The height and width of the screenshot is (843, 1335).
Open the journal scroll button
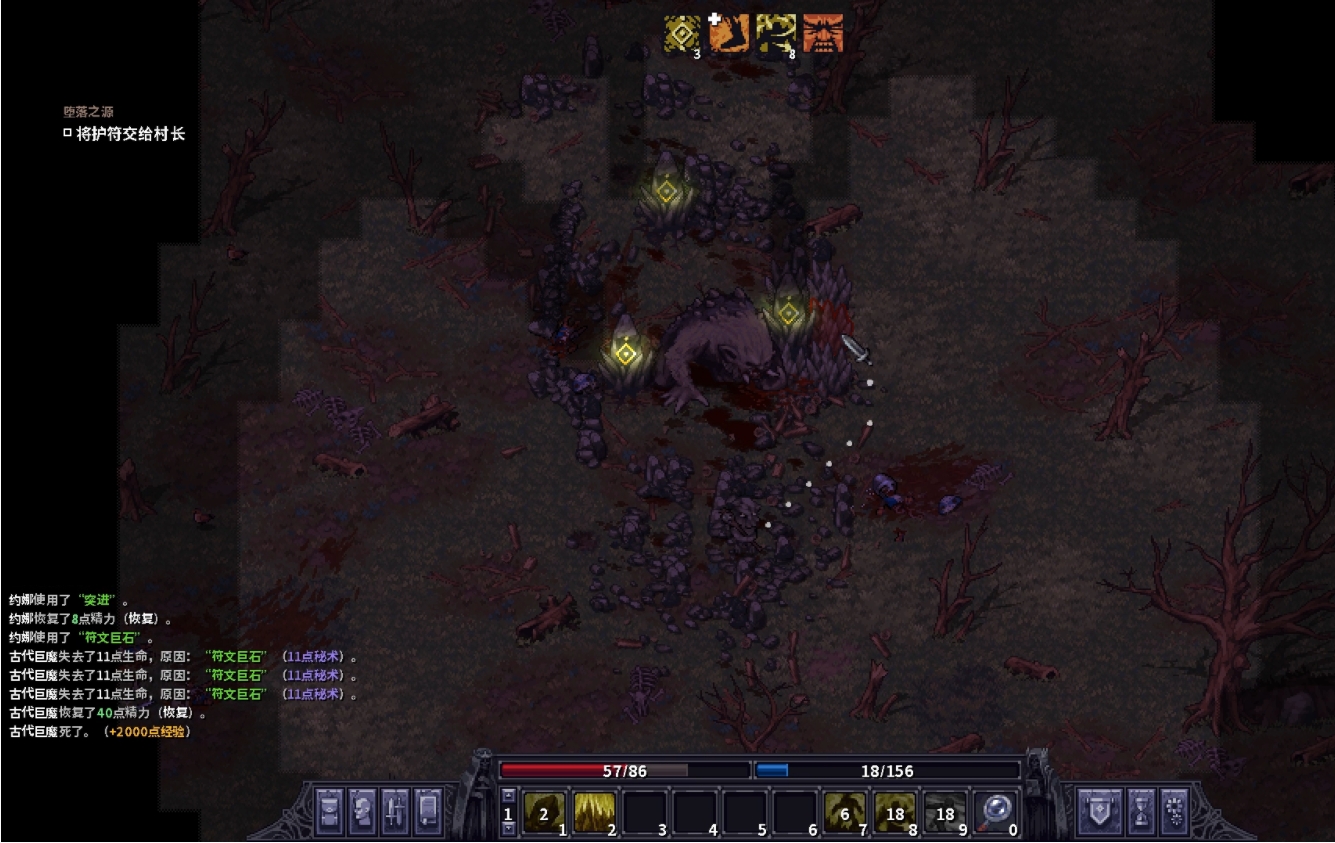pyautogui.click(x=427, y=810)
